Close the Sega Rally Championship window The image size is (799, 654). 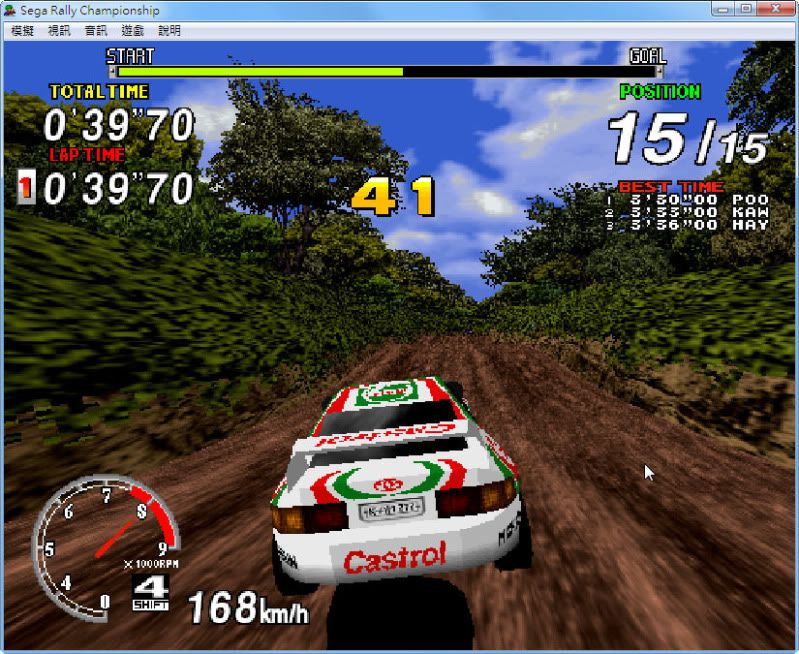(x=773, y=9)
